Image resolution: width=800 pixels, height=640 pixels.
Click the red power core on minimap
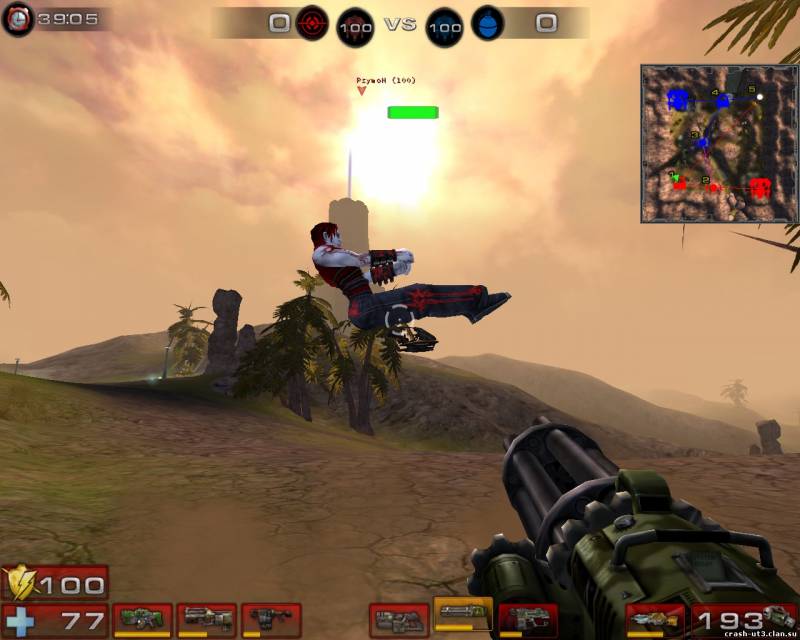[760, 187]
